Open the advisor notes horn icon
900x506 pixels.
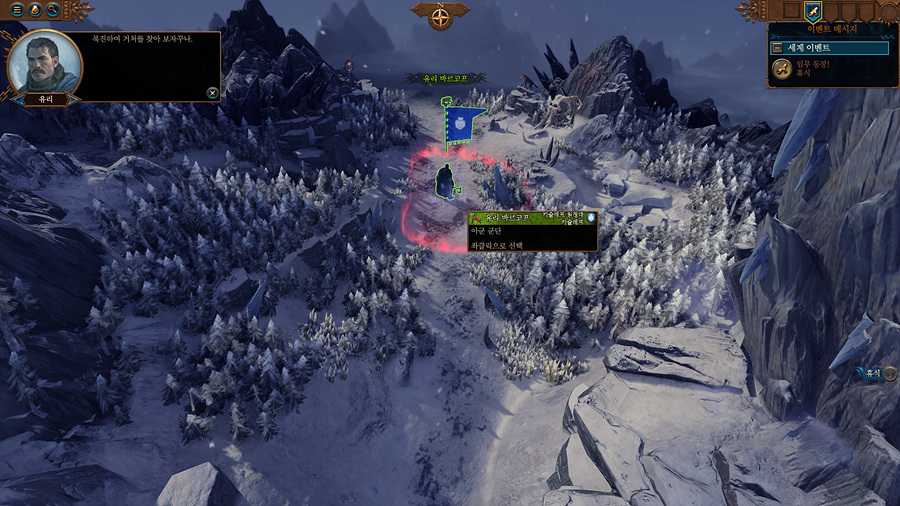click(x=35, y=10)
